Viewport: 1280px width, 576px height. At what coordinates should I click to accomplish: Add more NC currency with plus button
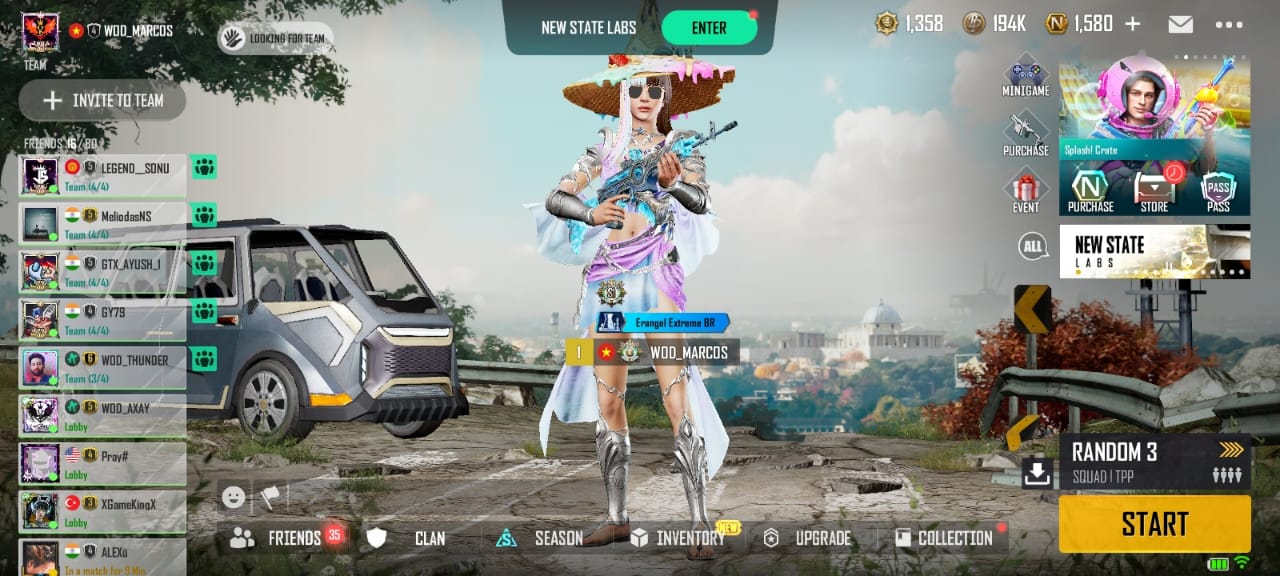(x=1133, y=24)
